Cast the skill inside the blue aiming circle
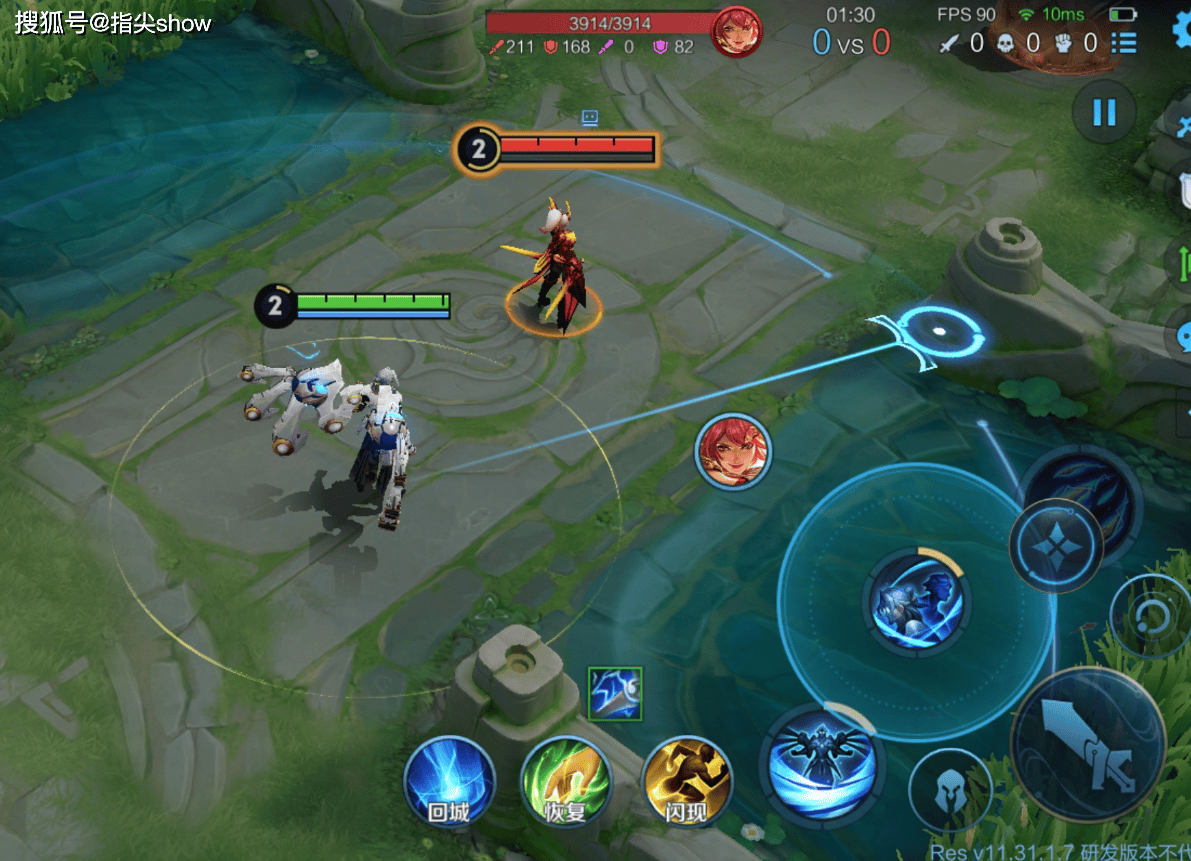Screen dimensions: 1191x861 (x=915, y=602)
